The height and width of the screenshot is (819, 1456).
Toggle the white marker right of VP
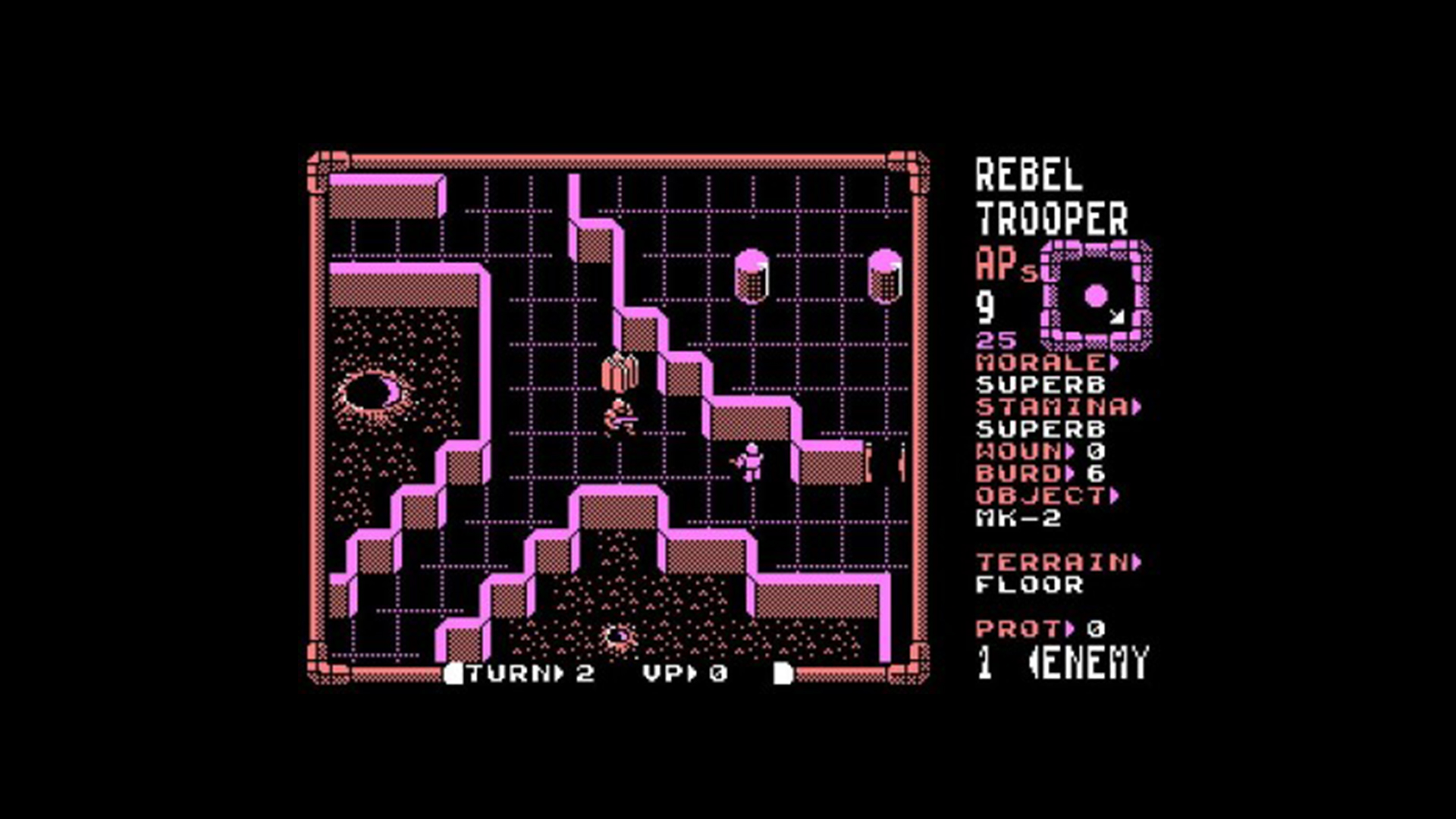[x=781, y=672]
